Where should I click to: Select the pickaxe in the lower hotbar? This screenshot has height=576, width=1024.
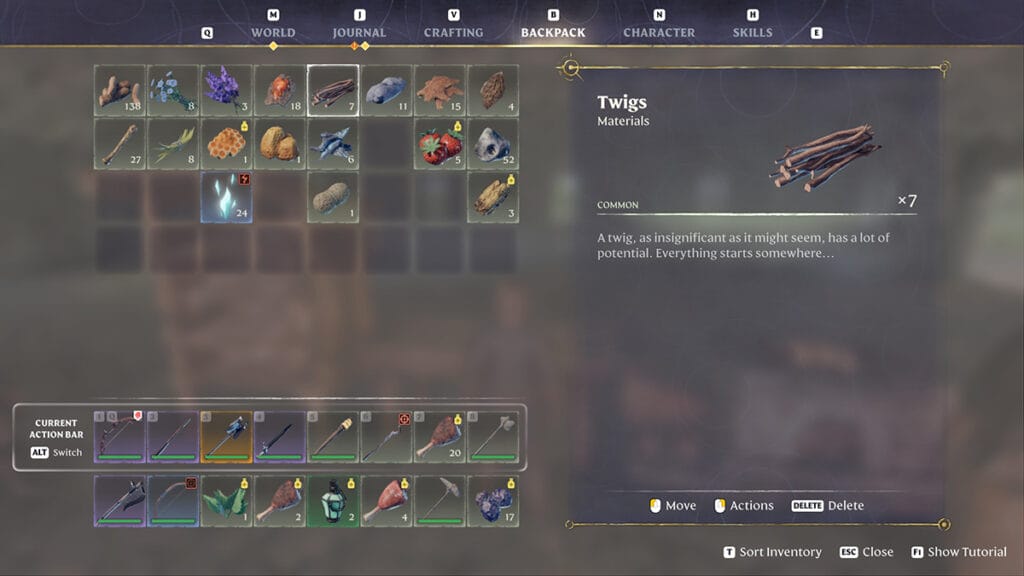point(440,500)
